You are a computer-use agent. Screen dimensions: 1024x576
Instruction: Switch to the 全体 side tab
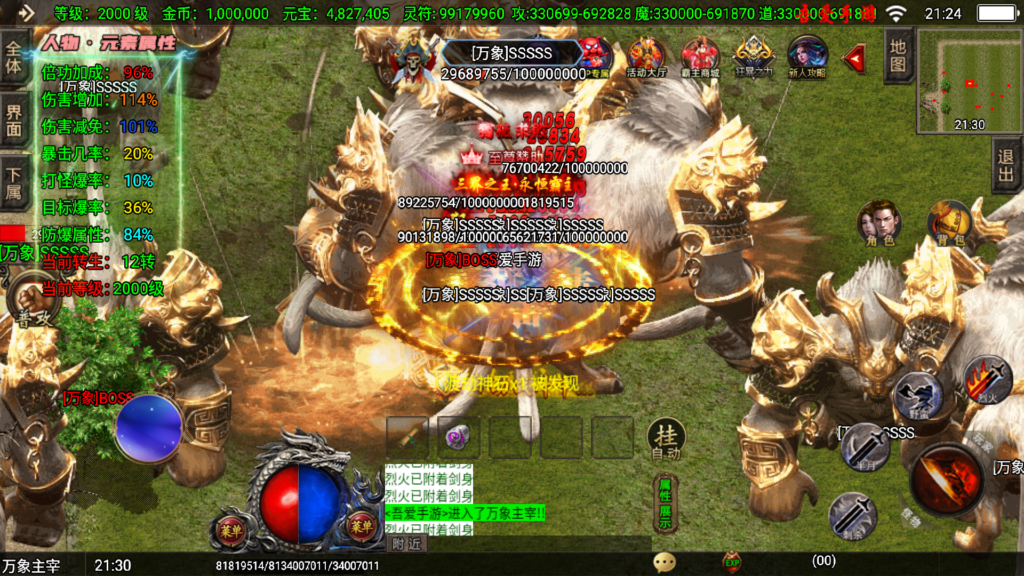coord(14,58)
